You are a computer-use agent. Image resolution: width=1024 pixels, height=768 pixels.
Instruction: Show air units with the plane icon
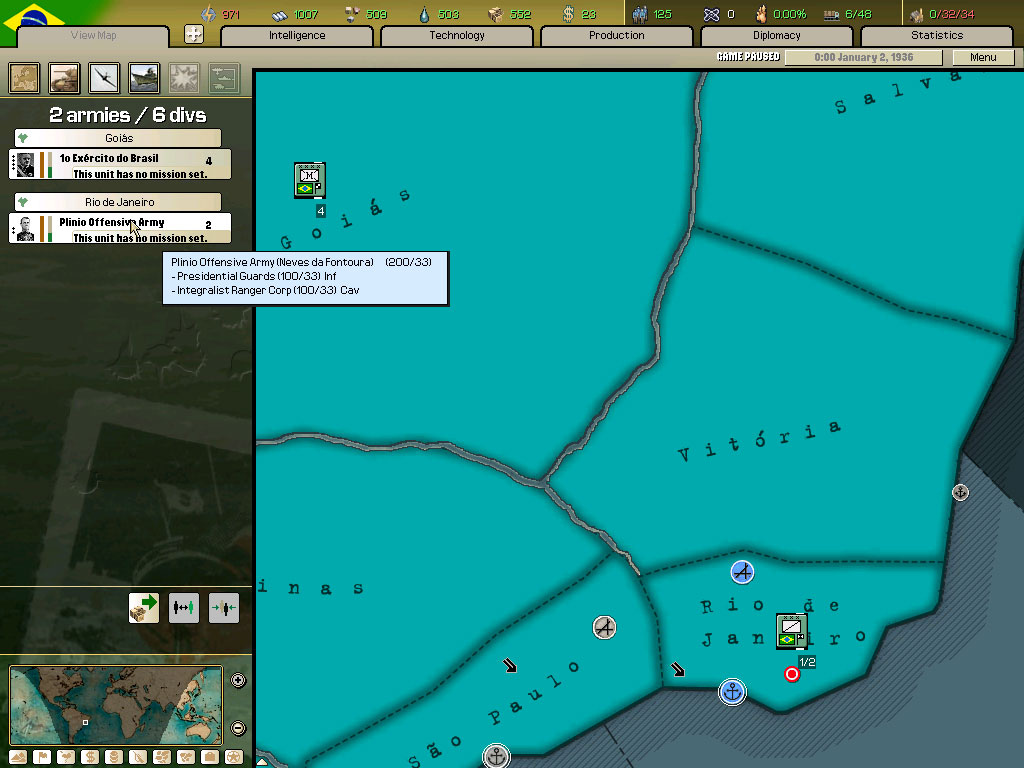click(105, 78)
